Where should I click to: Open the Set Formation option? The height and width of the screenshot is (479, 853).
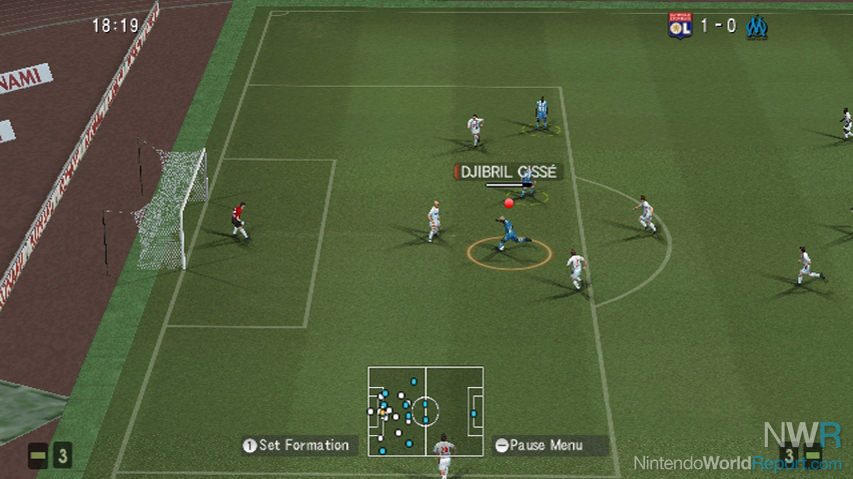pyautogui.click(x=296, y=446)
